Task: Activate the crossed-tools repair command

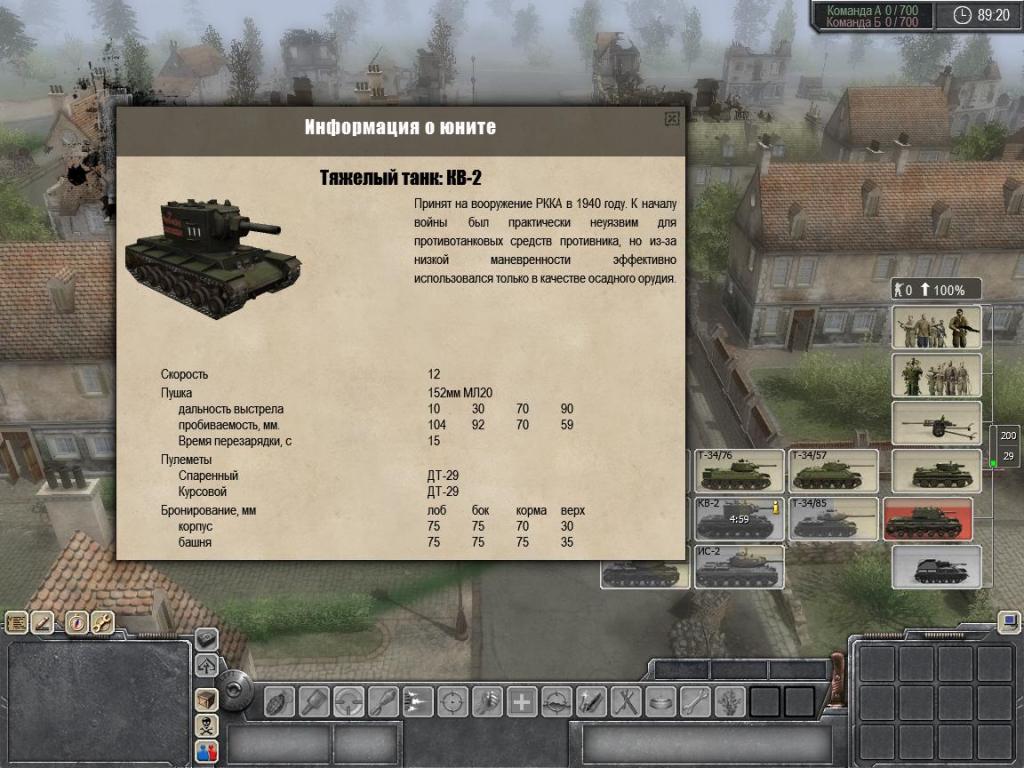Action: 625,701
